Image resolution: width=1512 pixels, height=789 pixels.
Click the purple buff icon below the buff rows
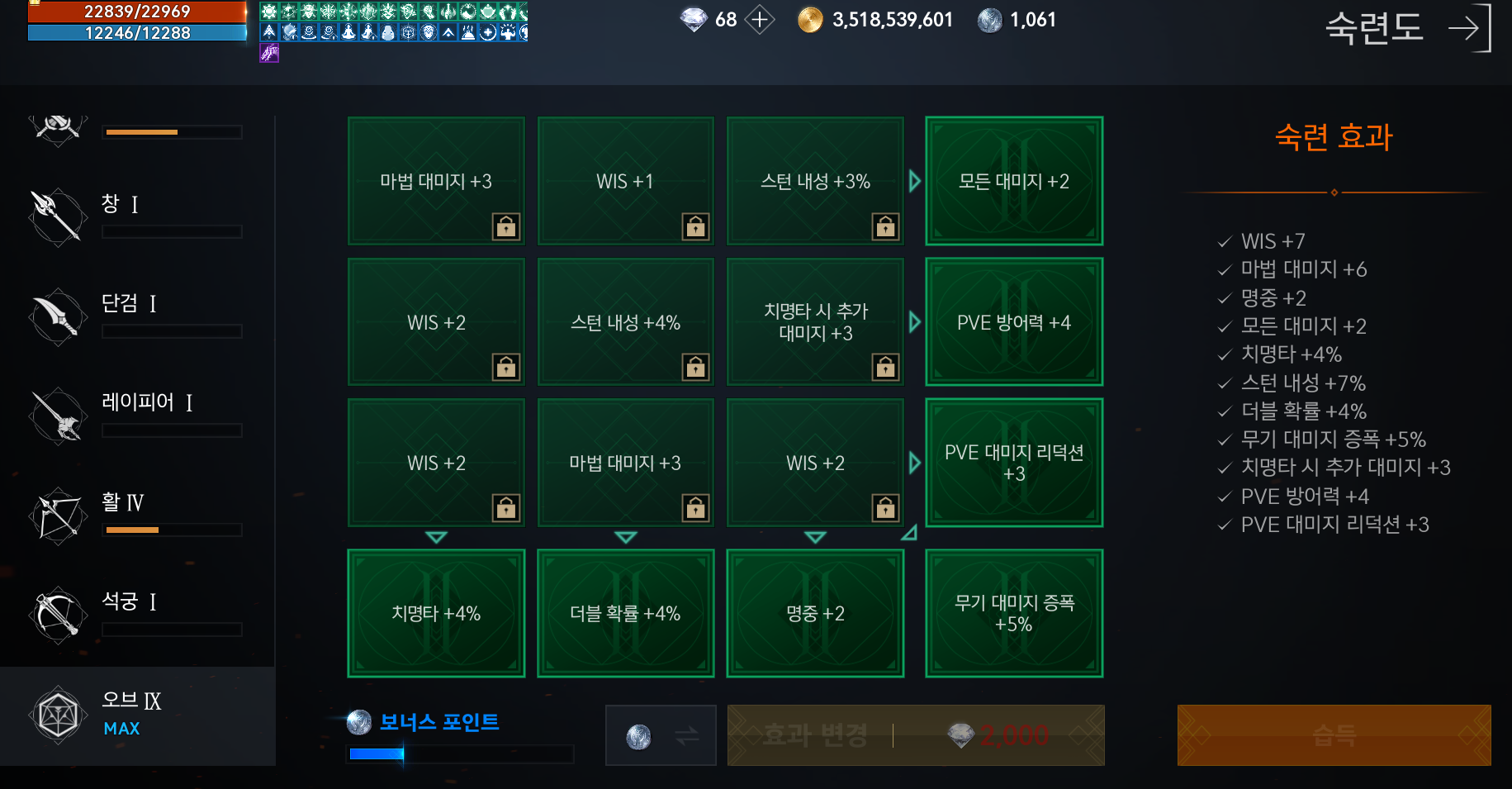click(x=268, y=53)
